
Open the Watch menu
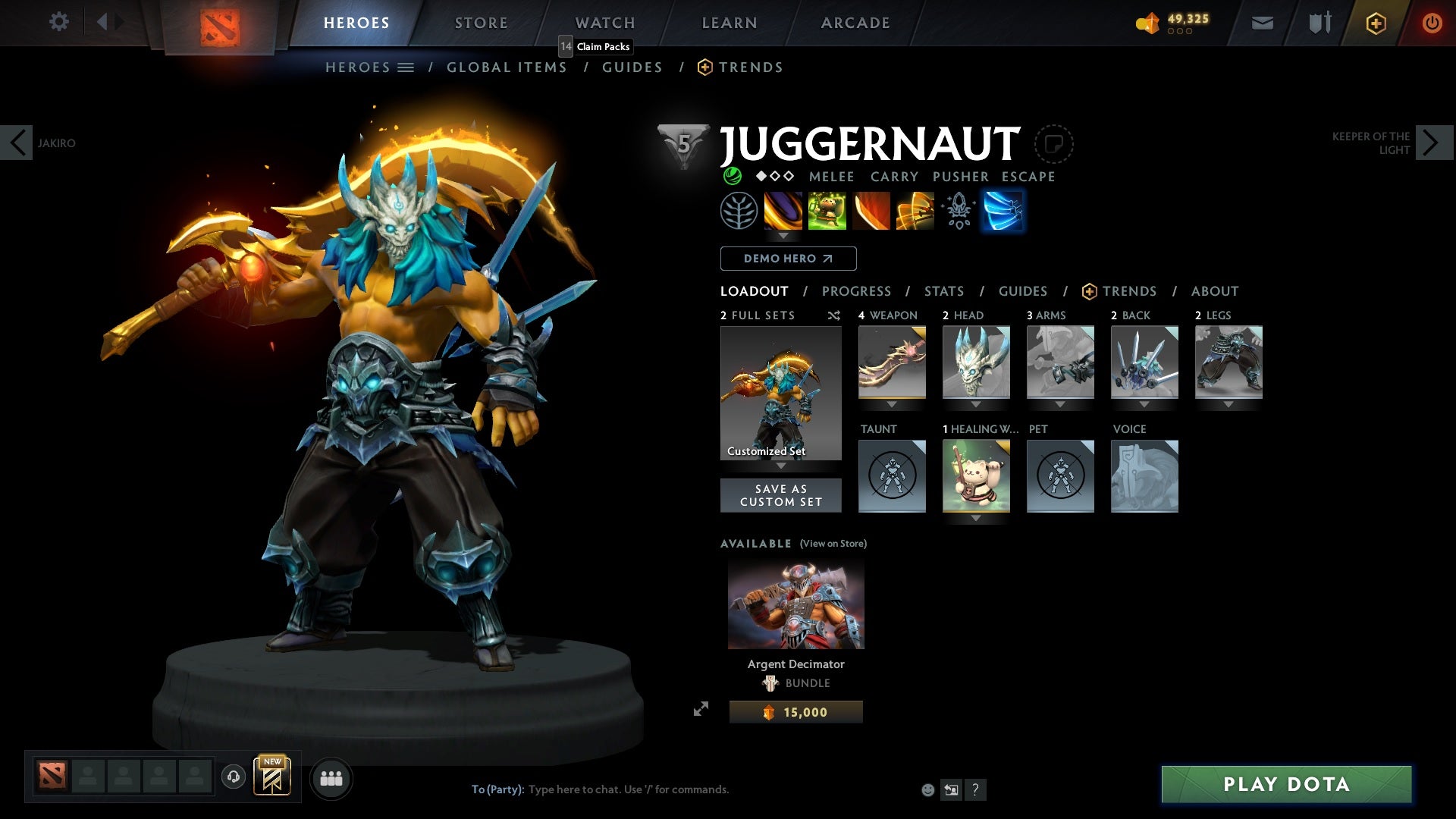pyautogui.click(x=605, y=22)
